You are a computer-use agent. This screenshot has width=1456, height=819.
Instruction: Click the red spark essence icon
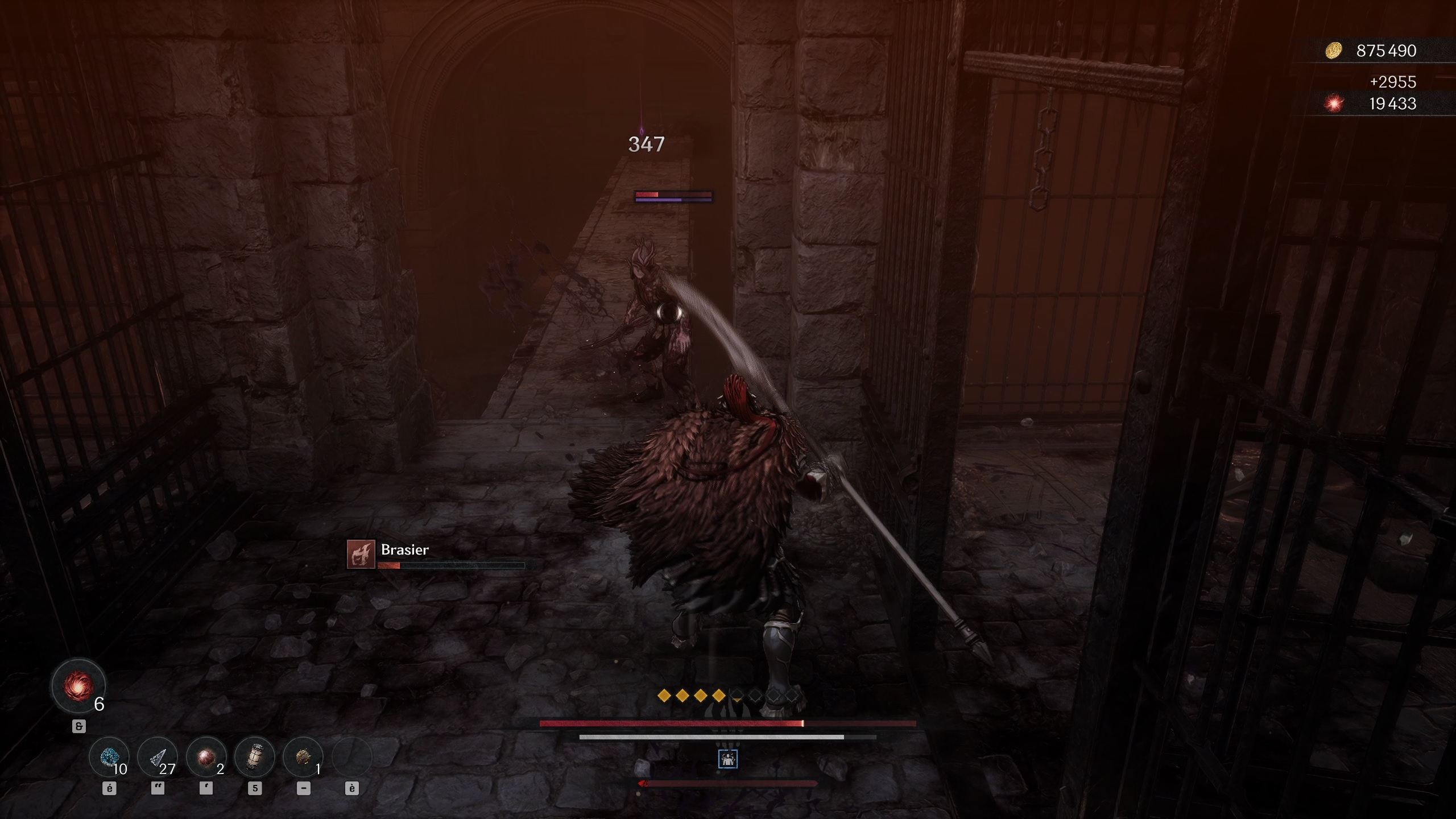pyautogui.click(x=1334, y=104)
